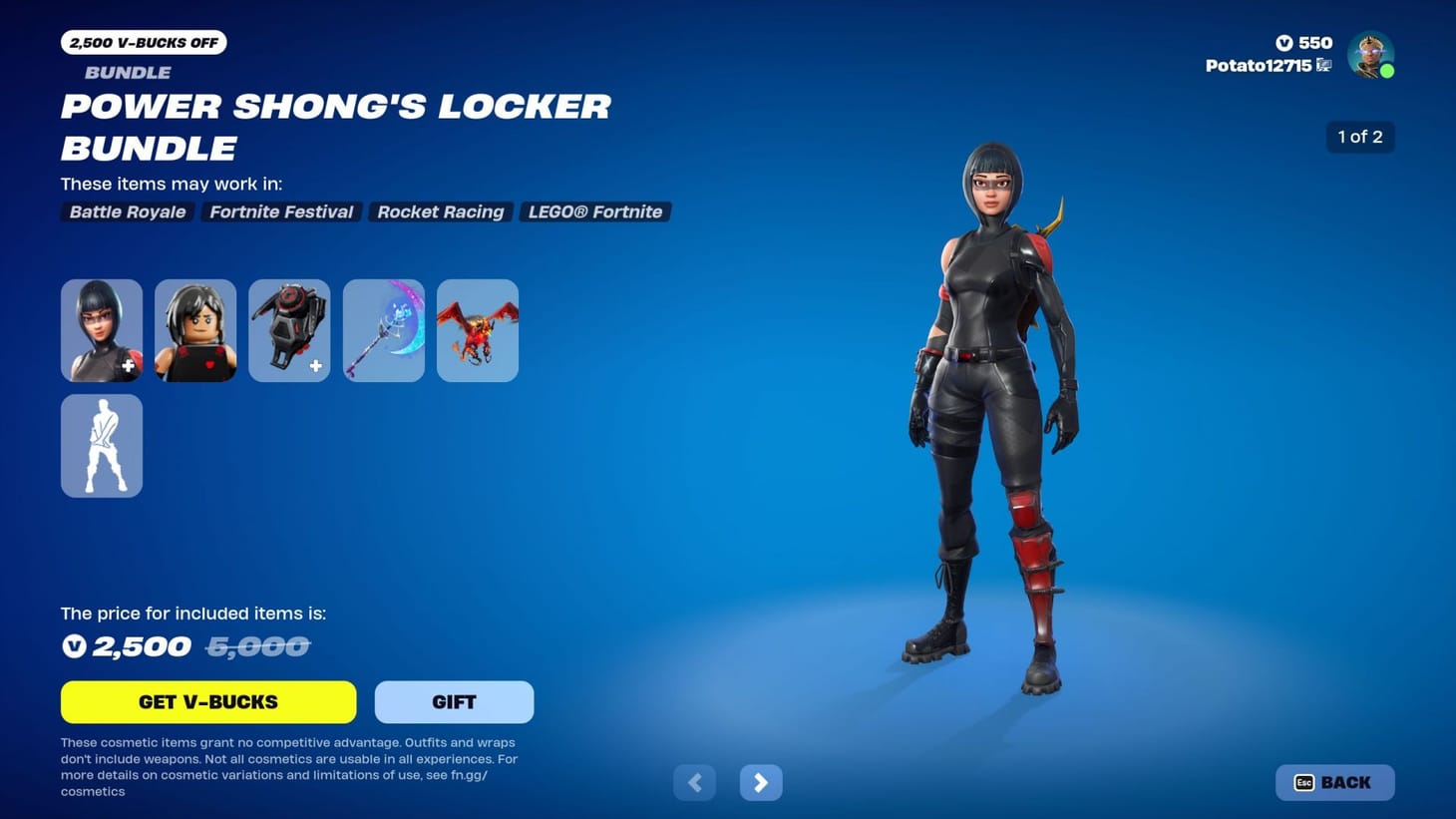Image resolution: width=1456 pixels, height=819 pixels.
Task: Select the pickaxe item in the bundle
Action: (x=383, y=329)
